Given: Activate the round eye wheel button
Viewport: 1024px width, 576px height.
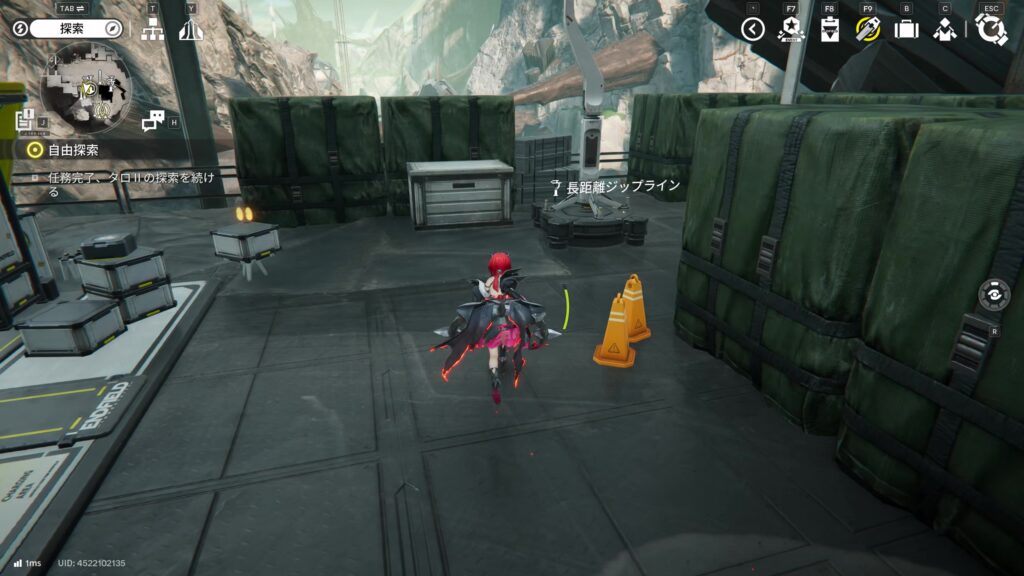Looking at the screenshot, I should (993, 295).
